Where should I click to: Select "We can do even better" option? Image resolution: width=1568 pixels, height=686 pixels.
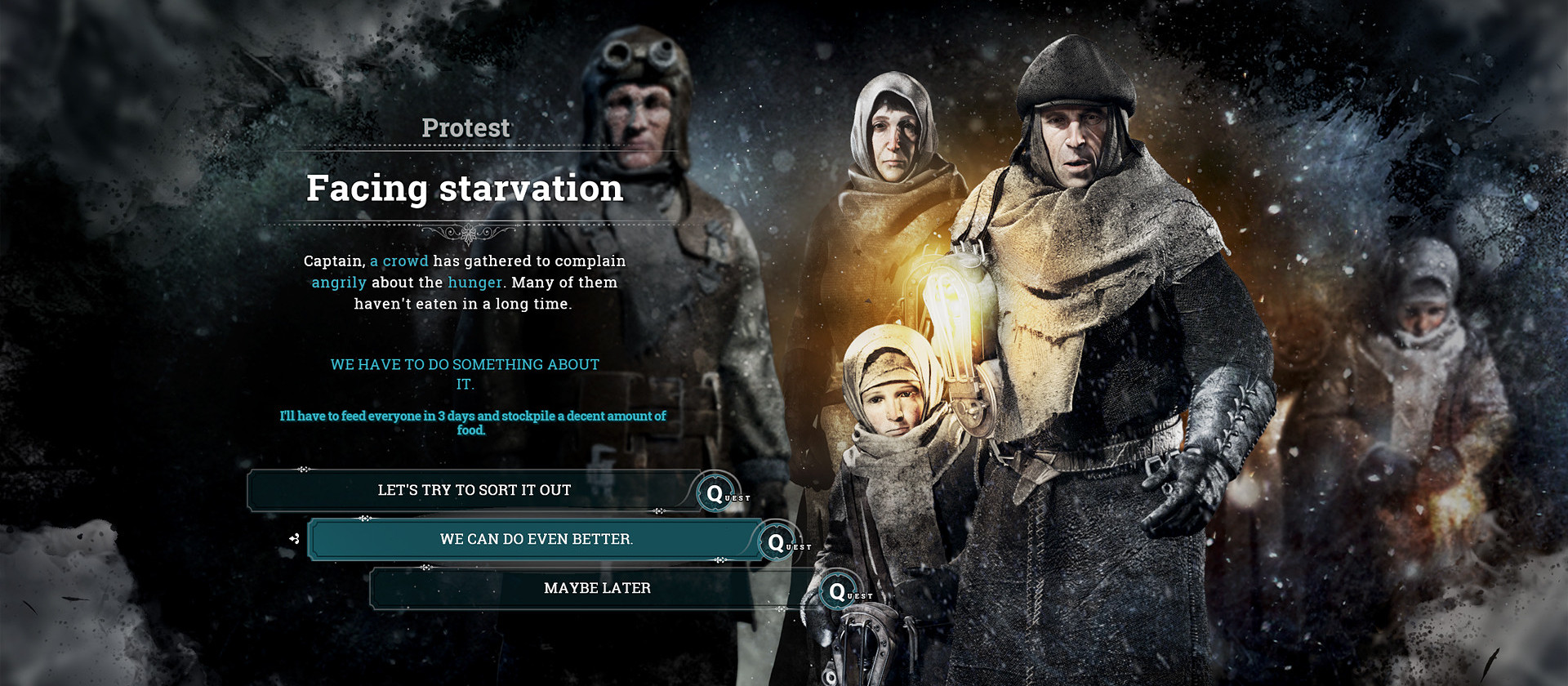536,539
